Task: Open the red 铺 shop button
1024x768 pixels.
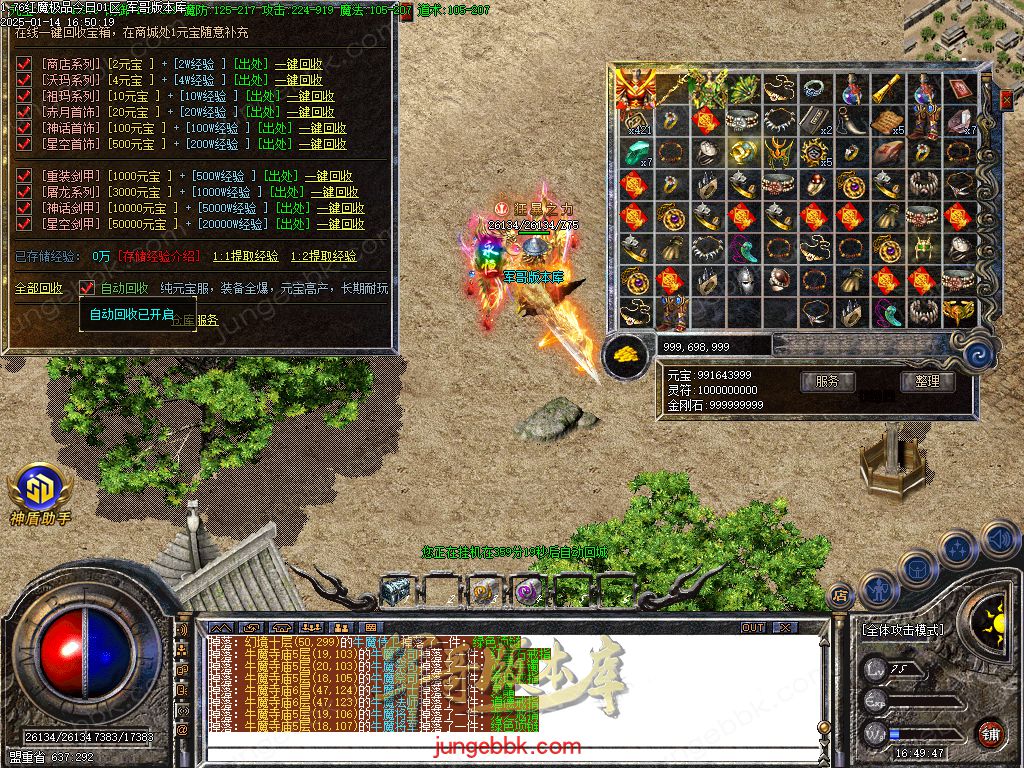Action: [991, 733]
